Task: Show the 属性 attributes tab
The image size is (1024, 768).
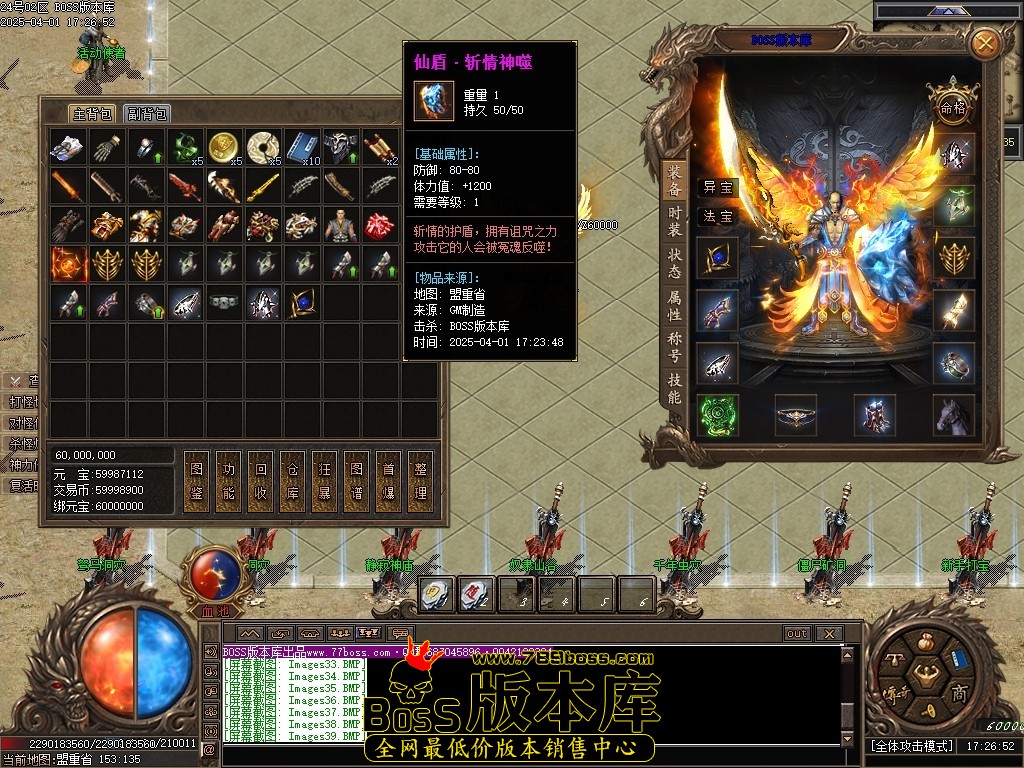Action: point(675,305)
